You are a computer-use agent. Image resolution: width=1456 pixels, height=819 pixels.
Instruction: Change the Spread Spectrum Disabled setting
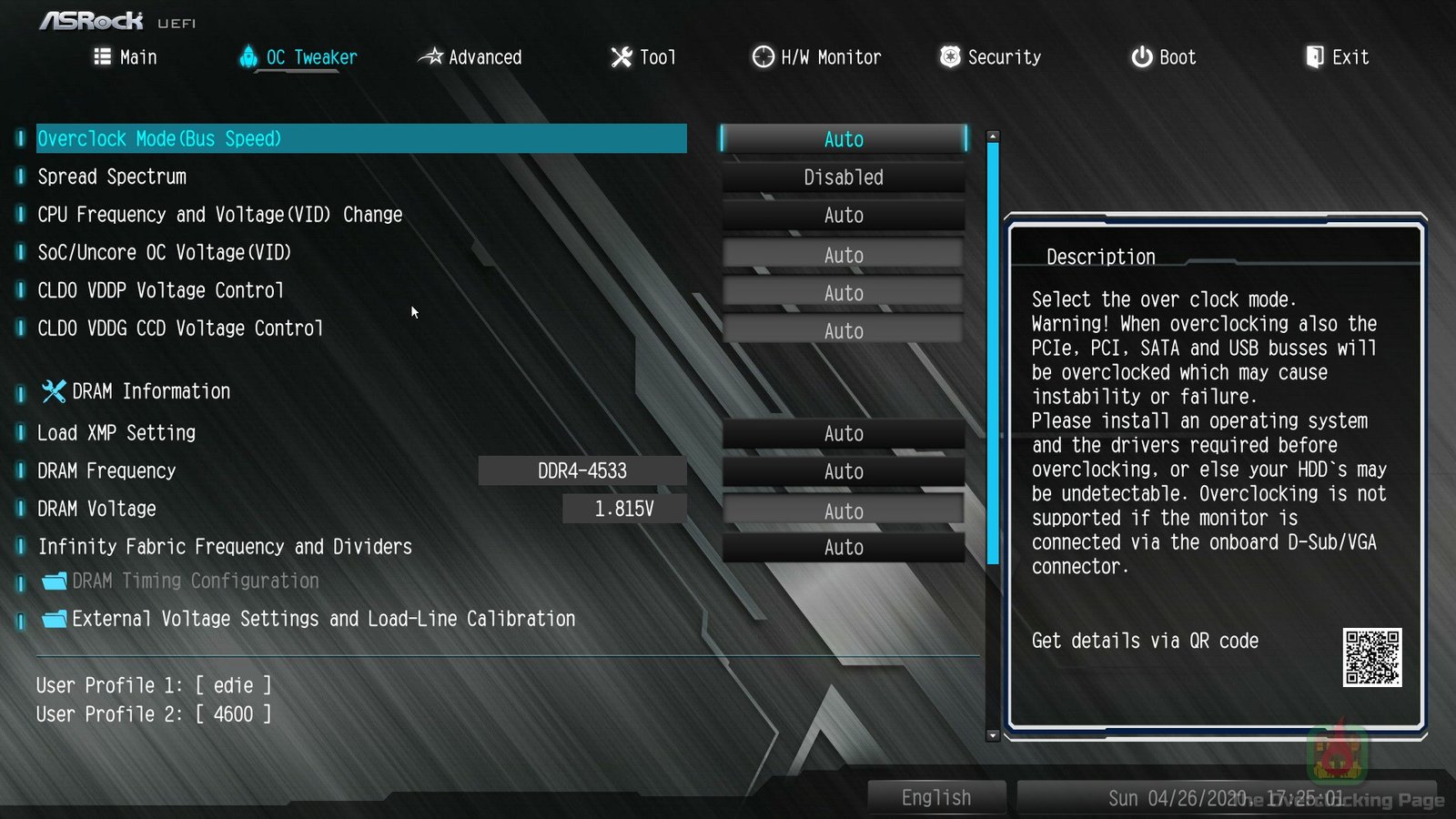coord(844,177)
